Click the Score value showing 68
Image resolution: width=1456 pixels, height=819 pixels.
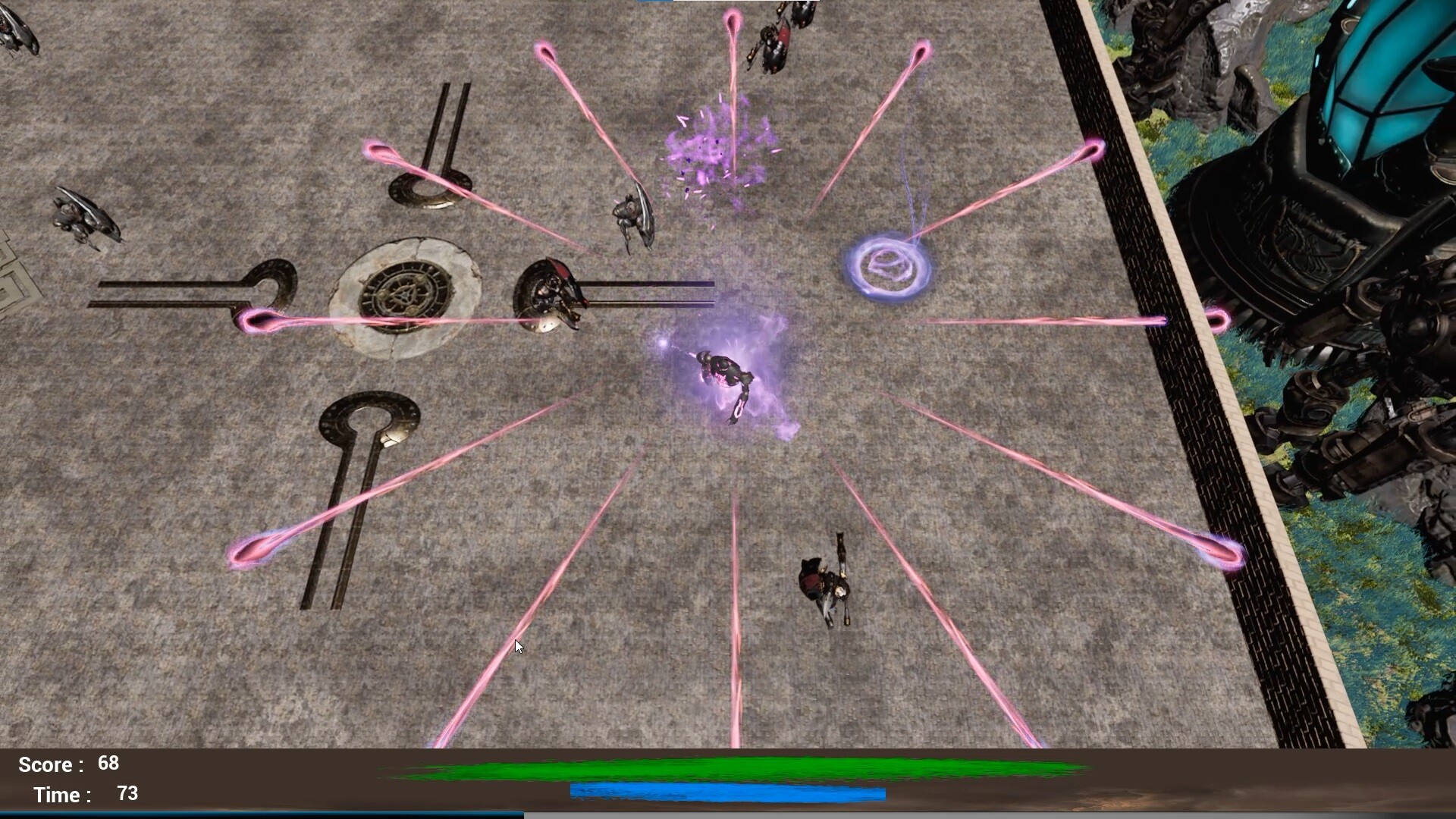click(x=108, y=764)
